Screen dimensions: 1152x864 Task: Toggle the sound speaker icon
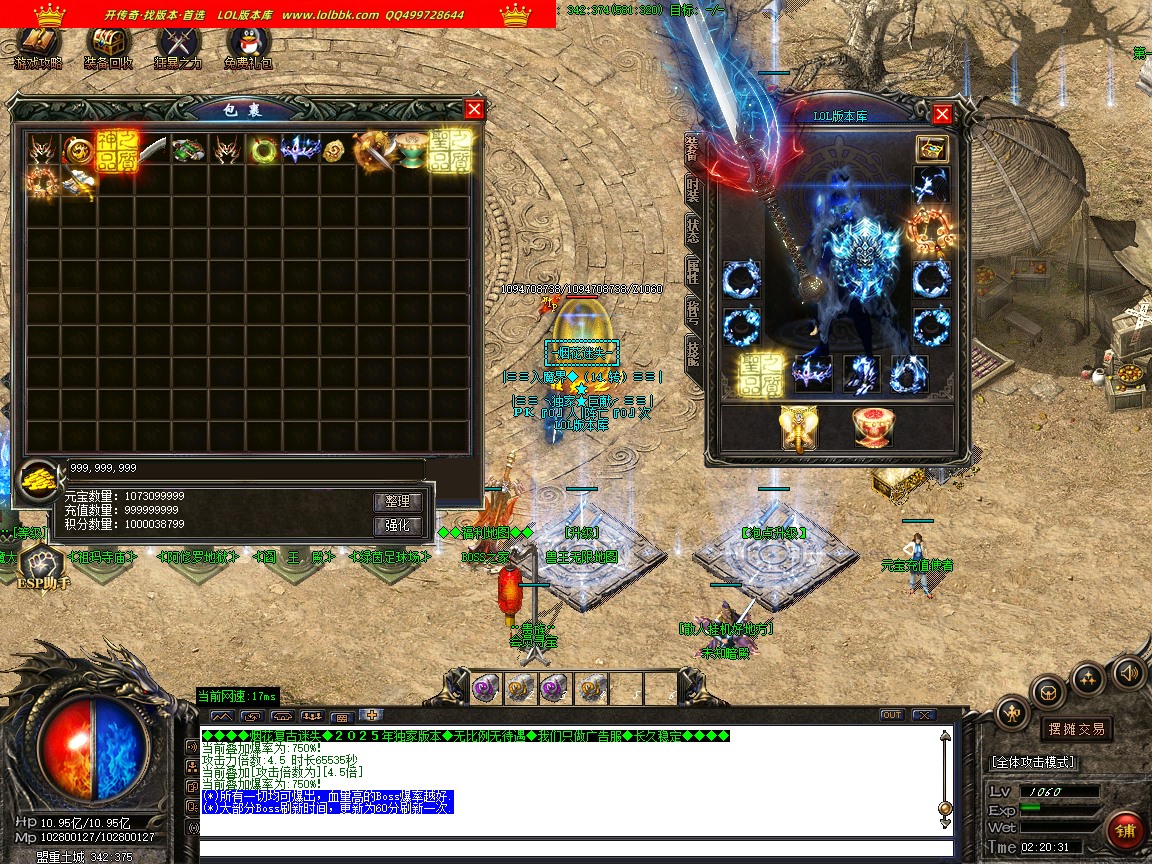point(1129,672)
